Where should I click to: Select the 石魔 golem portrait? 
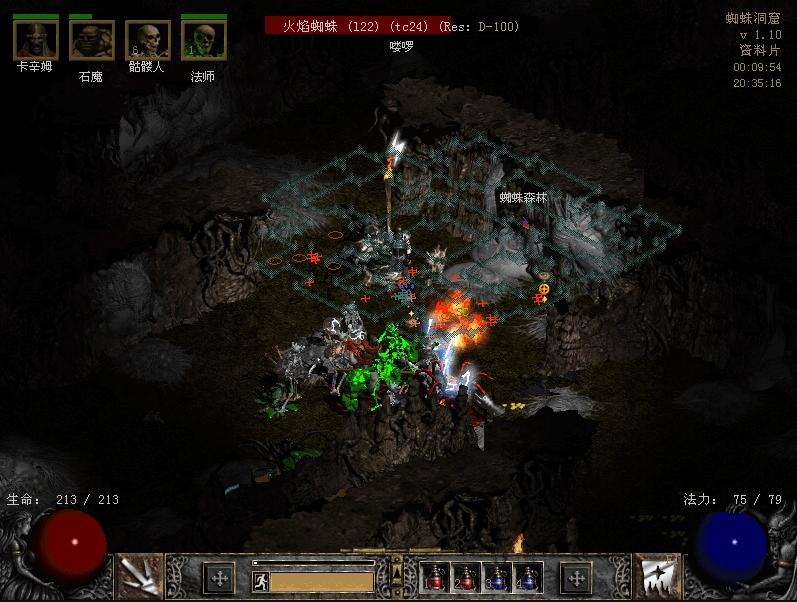(x=91, y=40)
